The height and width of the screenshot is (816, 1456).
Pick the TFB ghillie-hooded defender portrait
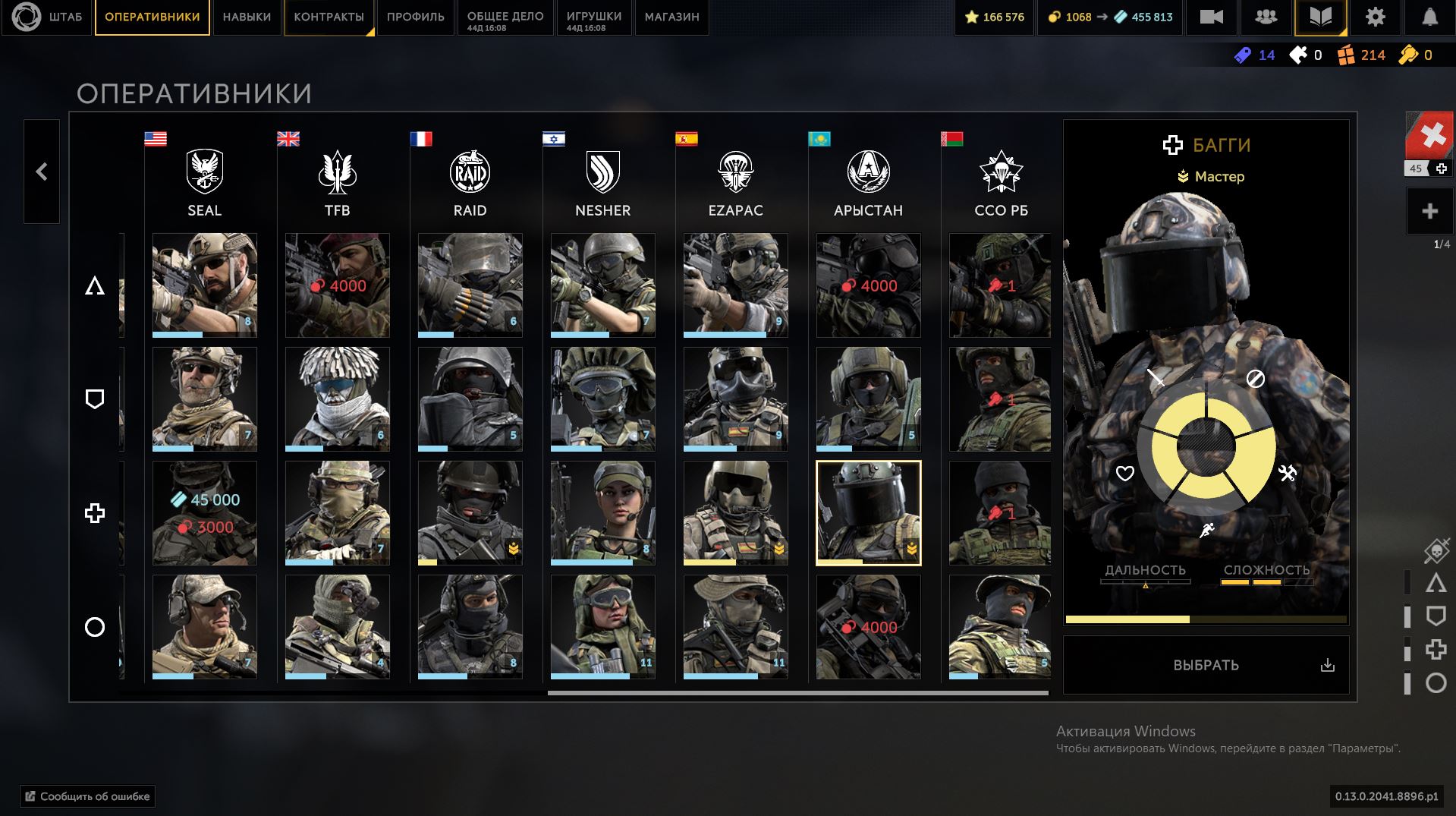click(337, 399)
